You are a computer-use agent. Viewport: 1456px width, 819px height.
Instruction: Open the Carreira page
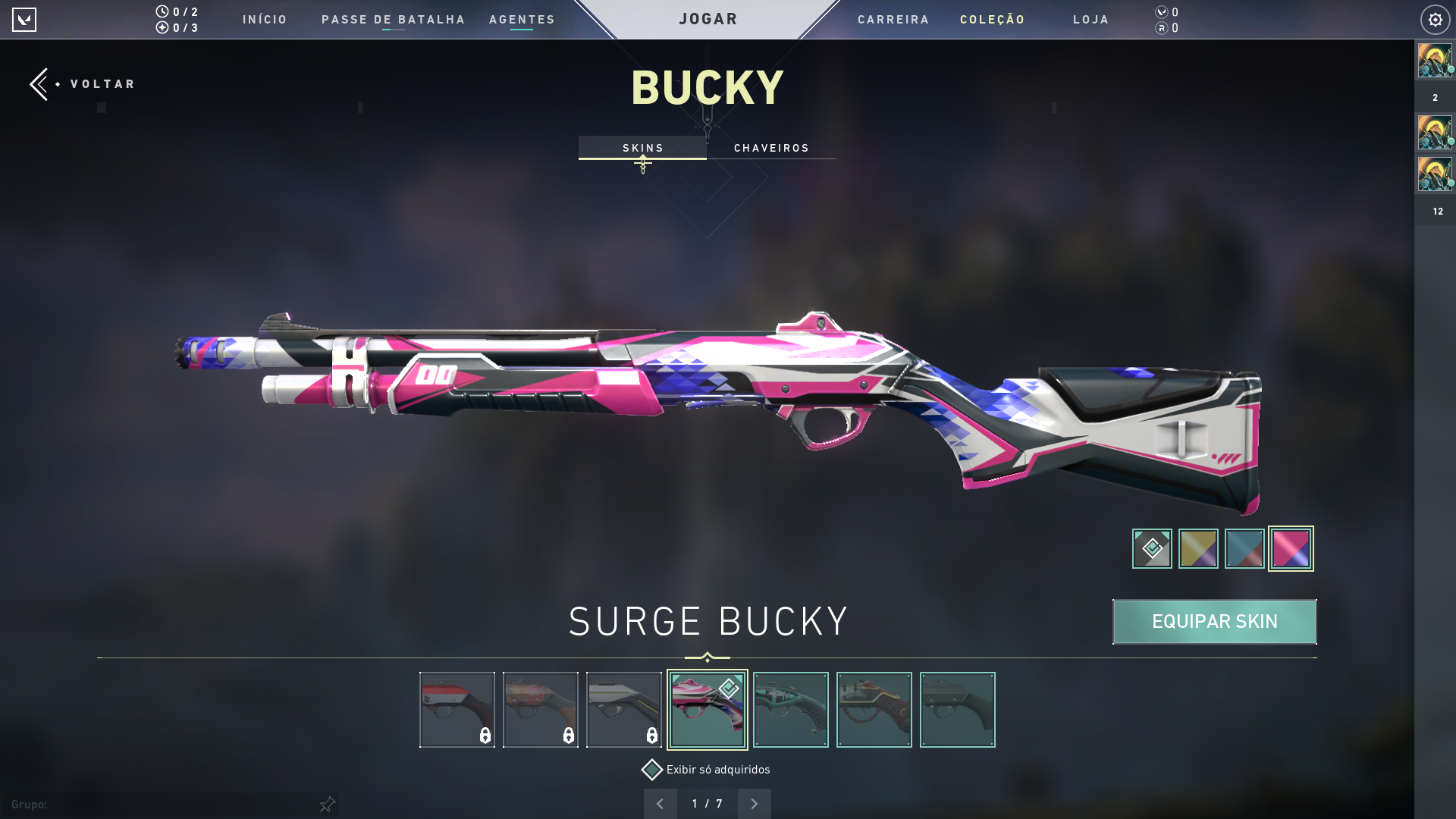coord(893,20)
